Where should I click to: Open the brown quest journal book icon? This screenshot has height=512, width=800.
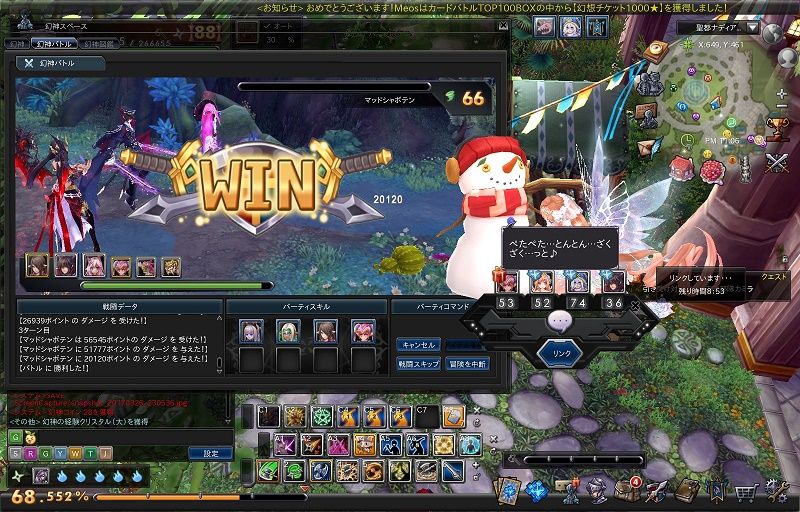pos(686,490)
